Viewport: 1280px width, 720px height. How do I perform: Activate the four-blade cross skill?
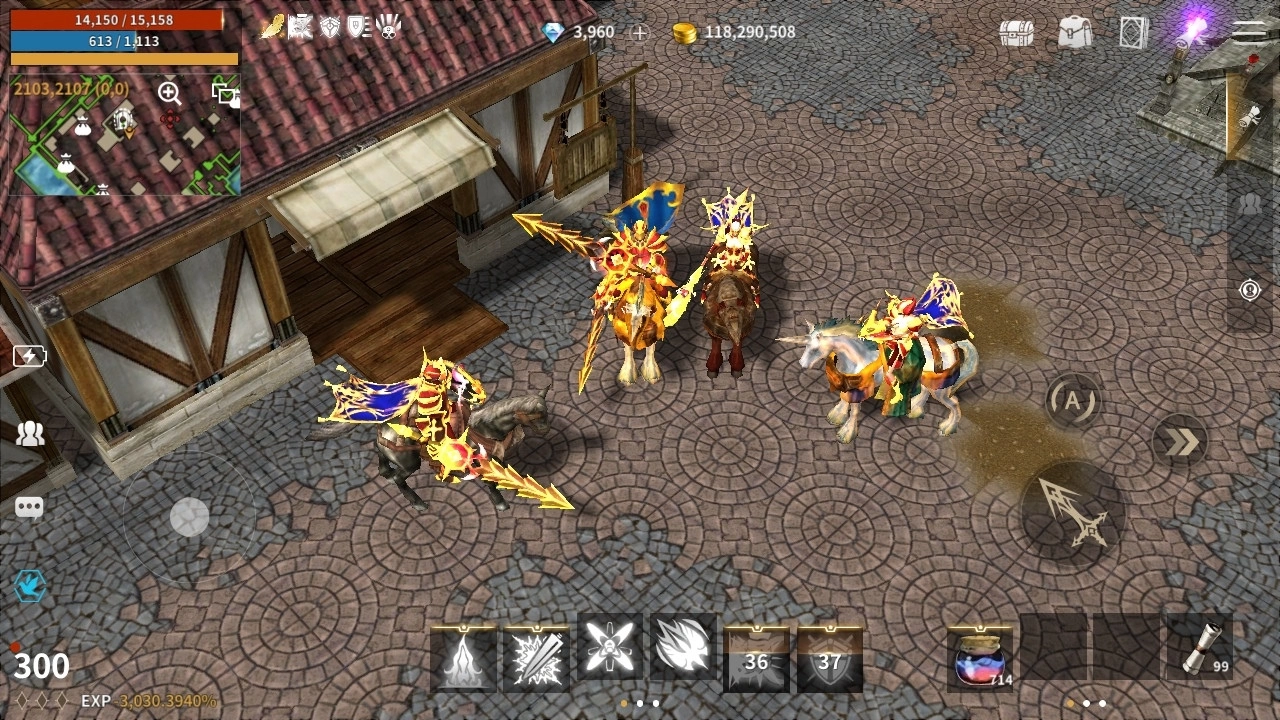point(609,647)
